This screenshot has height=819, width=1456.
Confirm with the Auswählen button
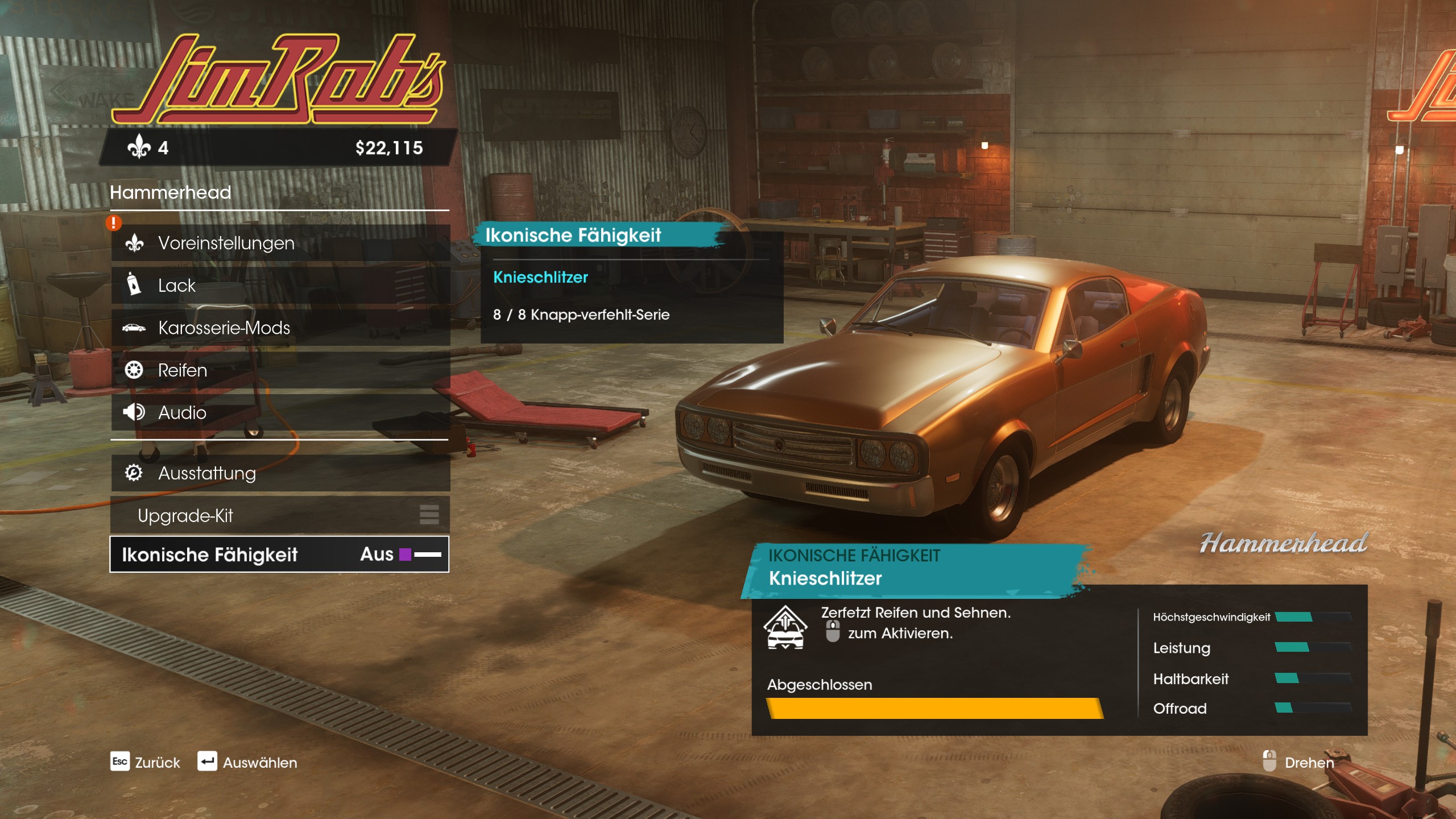point(248,763)
